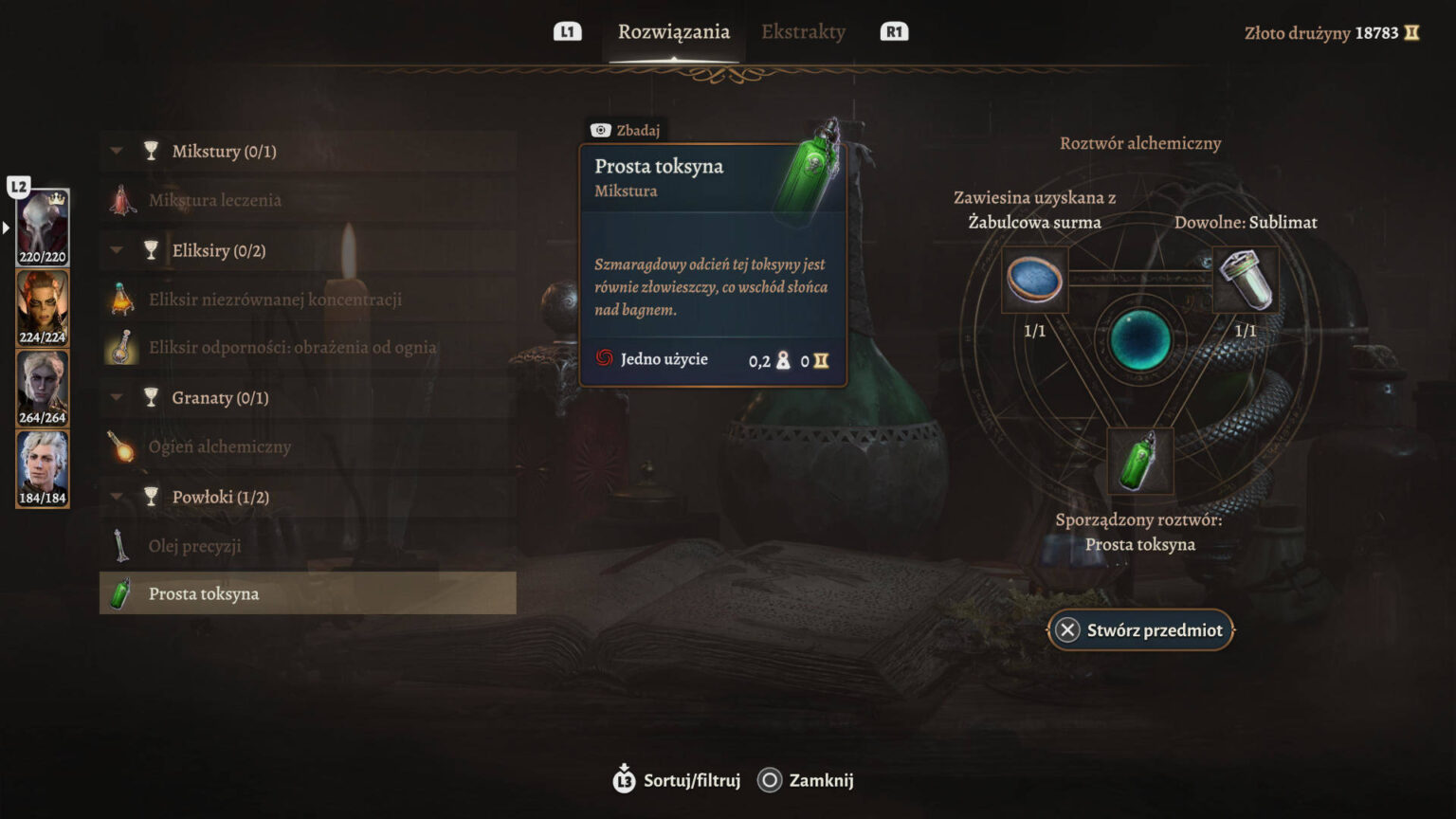Click the Eliksir odporności bottle icon
The height and width of the screenshot is (819, 1456).
coord(121,347)
